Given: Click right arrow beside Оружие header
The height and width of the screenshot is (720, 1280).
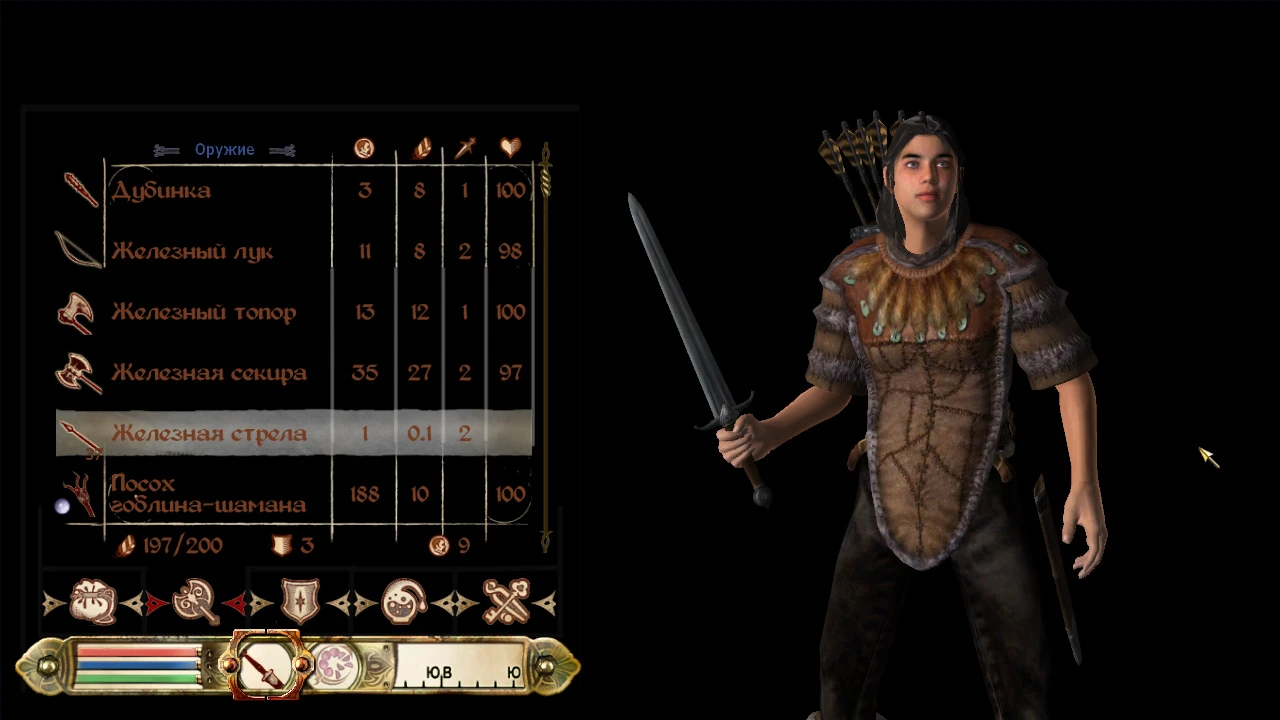Looking at the screenshot, I should 283,150.
